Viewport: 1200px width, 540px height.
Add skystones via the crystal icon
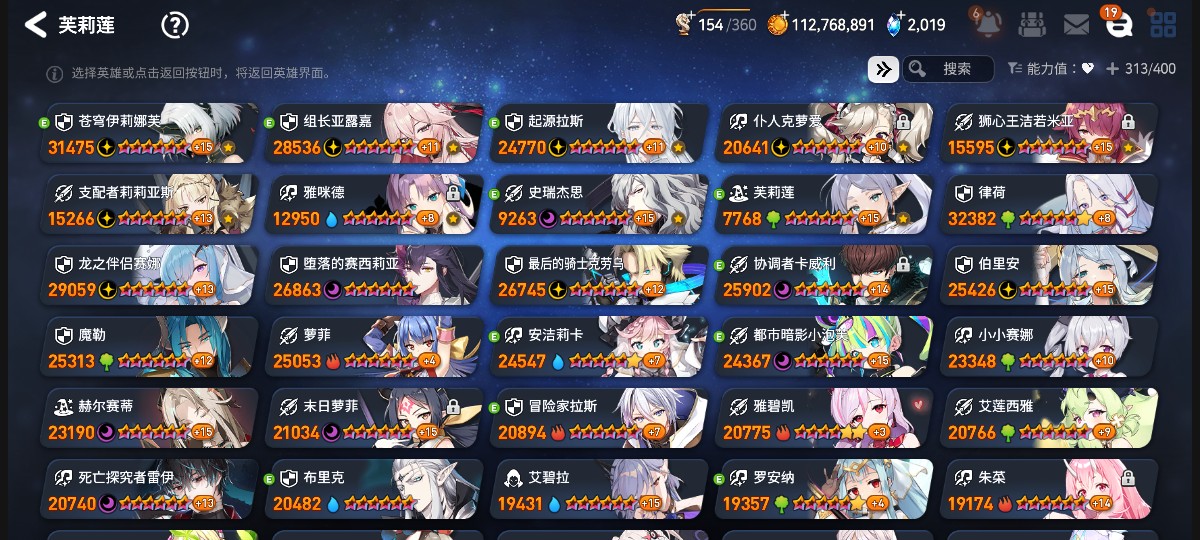coord(895,24)
